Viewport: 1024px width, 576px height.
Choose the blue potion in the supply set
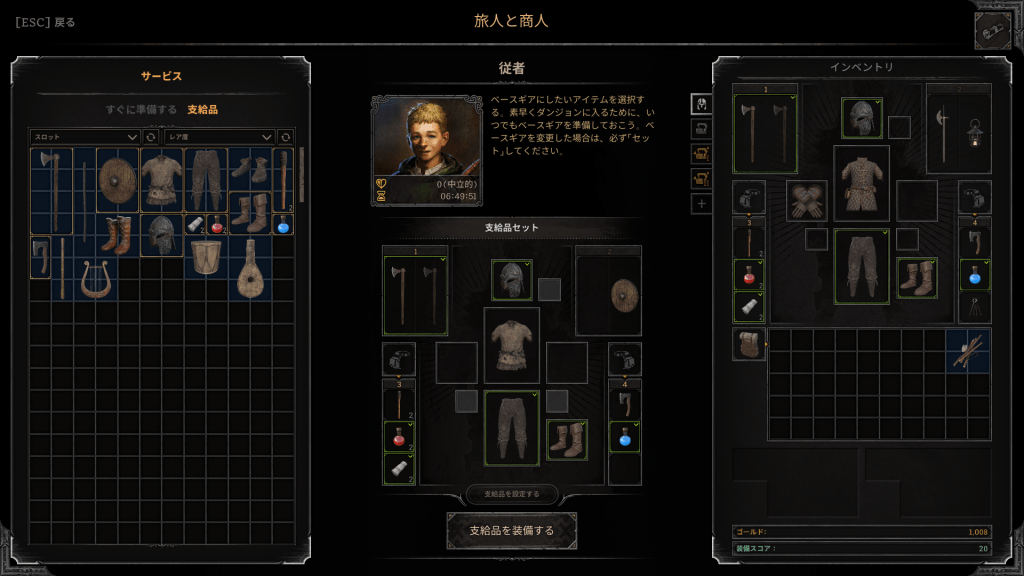click(x=625, y=437)
